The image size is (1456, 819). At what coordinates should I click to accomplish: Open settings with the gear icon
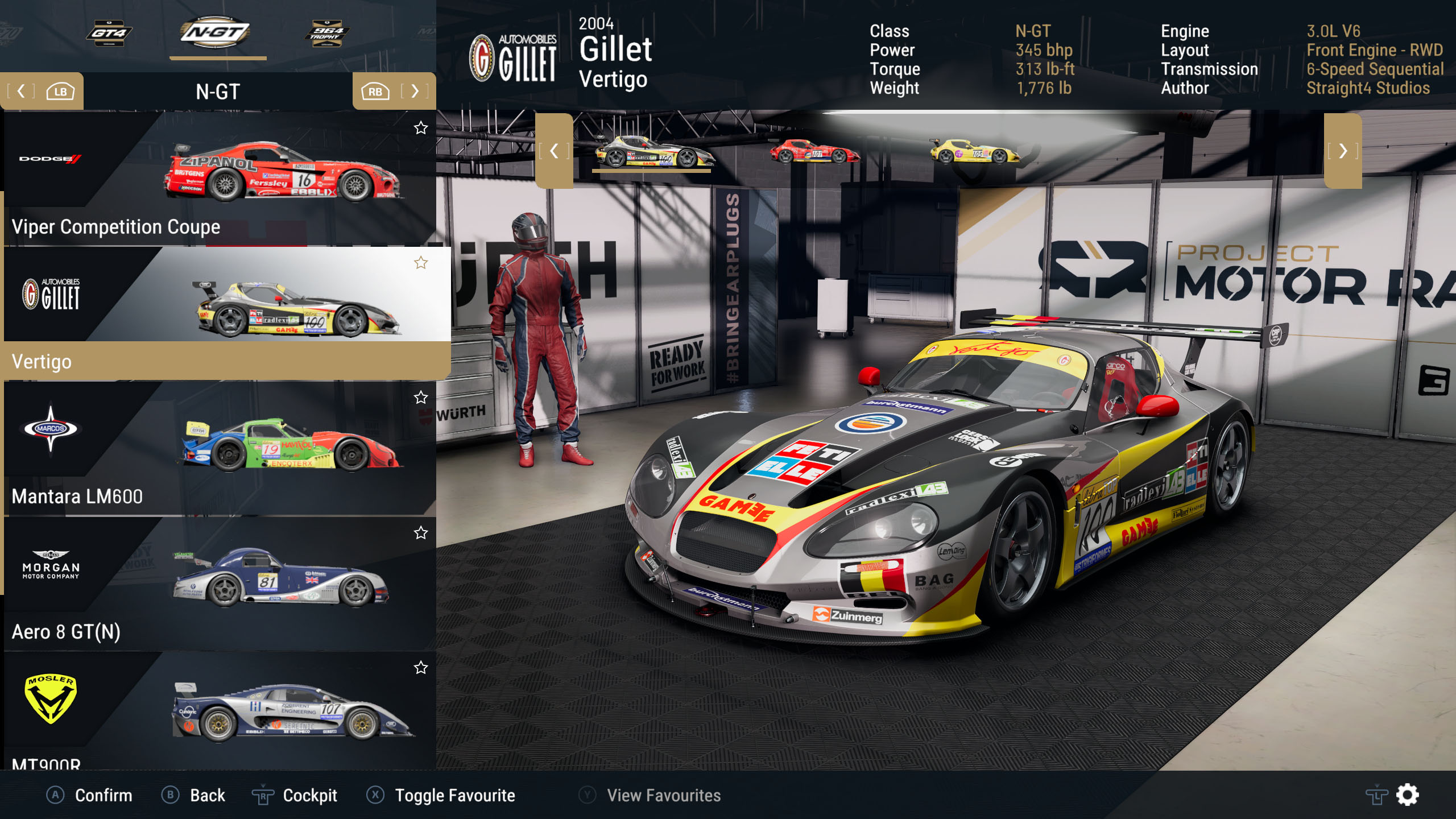click(1407, 795)
